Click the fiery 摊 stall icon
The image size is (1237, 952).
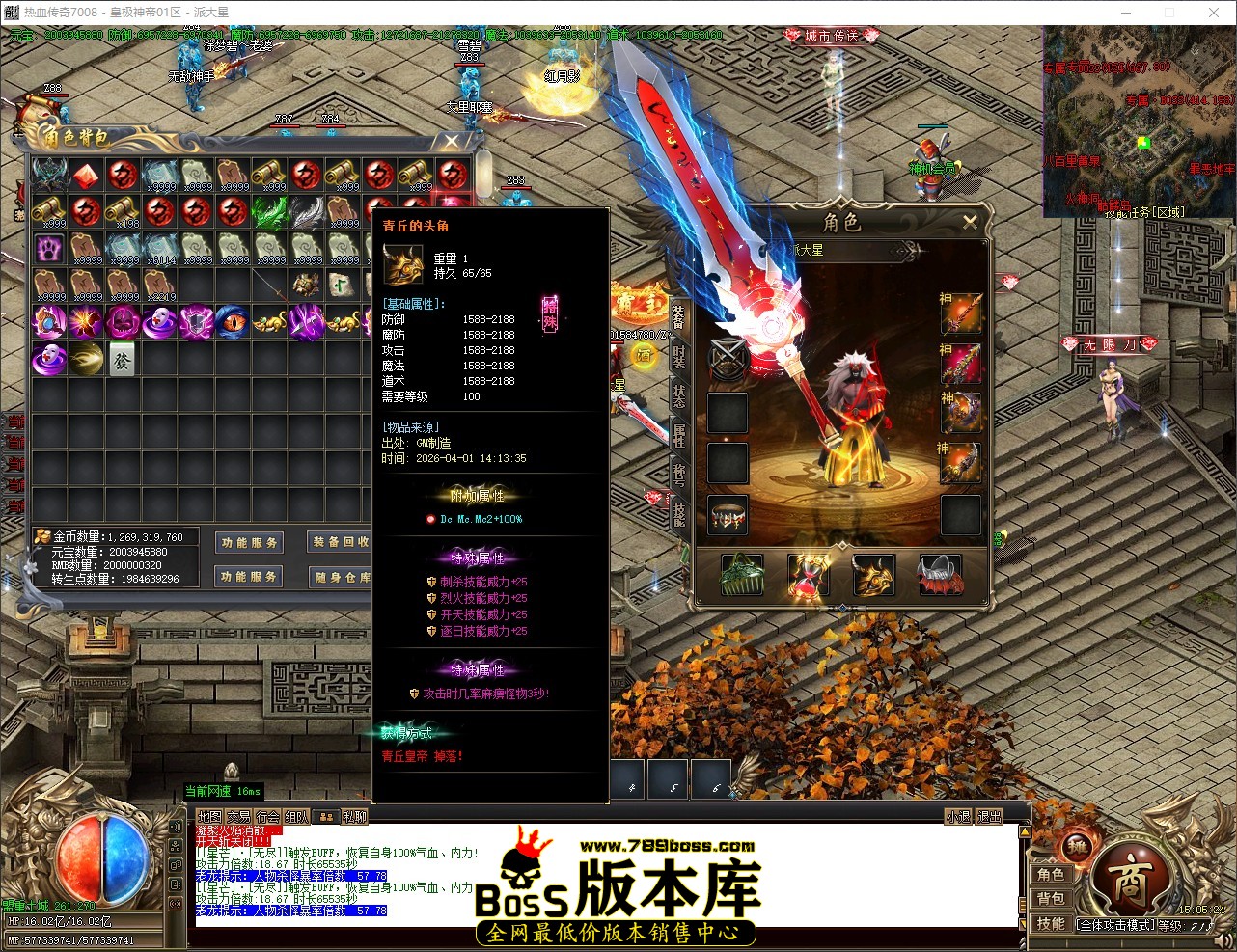(x=1077, y=847)
